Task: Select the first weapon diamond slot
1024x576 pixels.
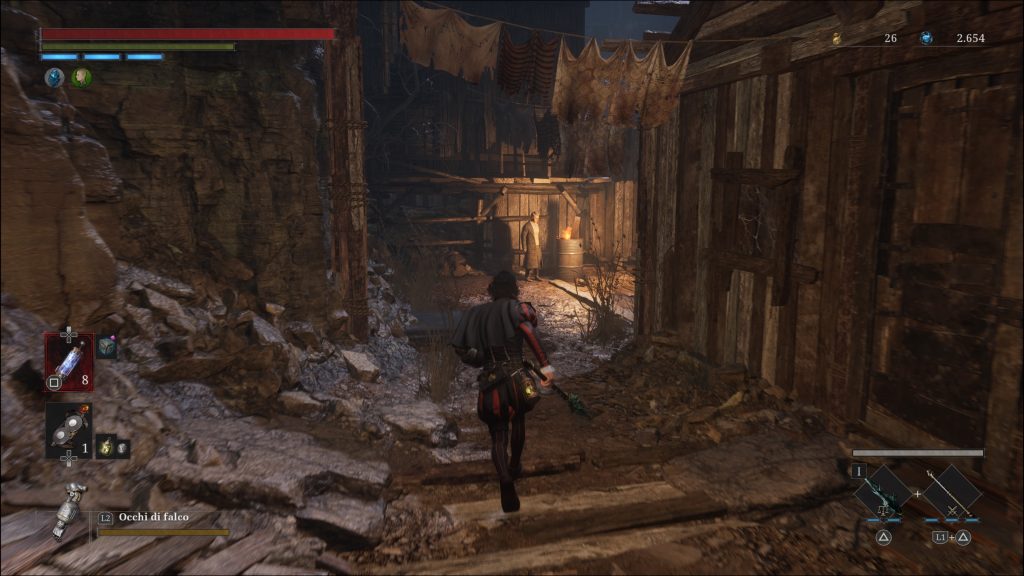Action: click(x=884, y=492)
